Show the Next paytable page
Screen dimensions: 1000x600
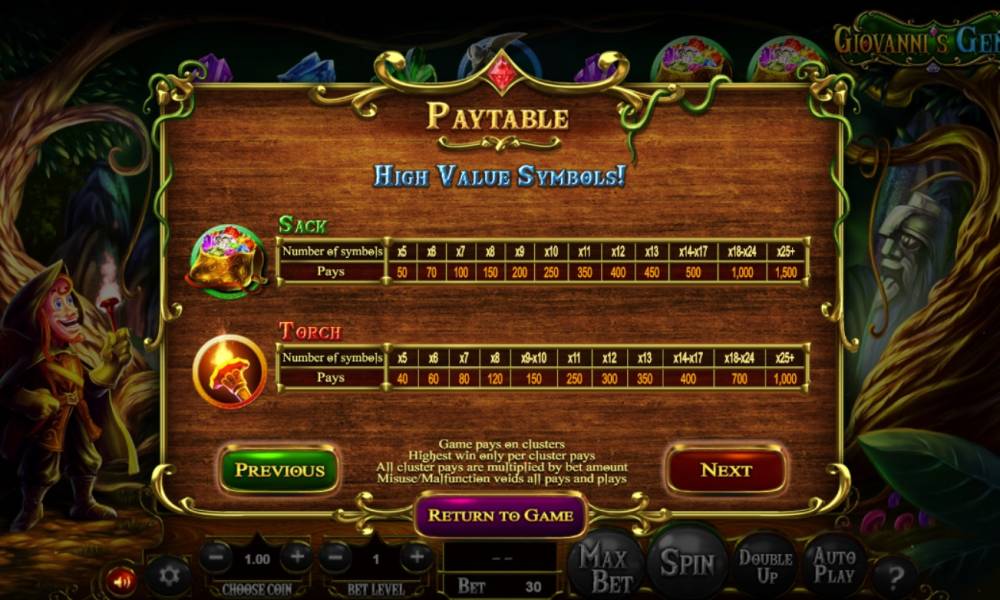coord(726,470)
